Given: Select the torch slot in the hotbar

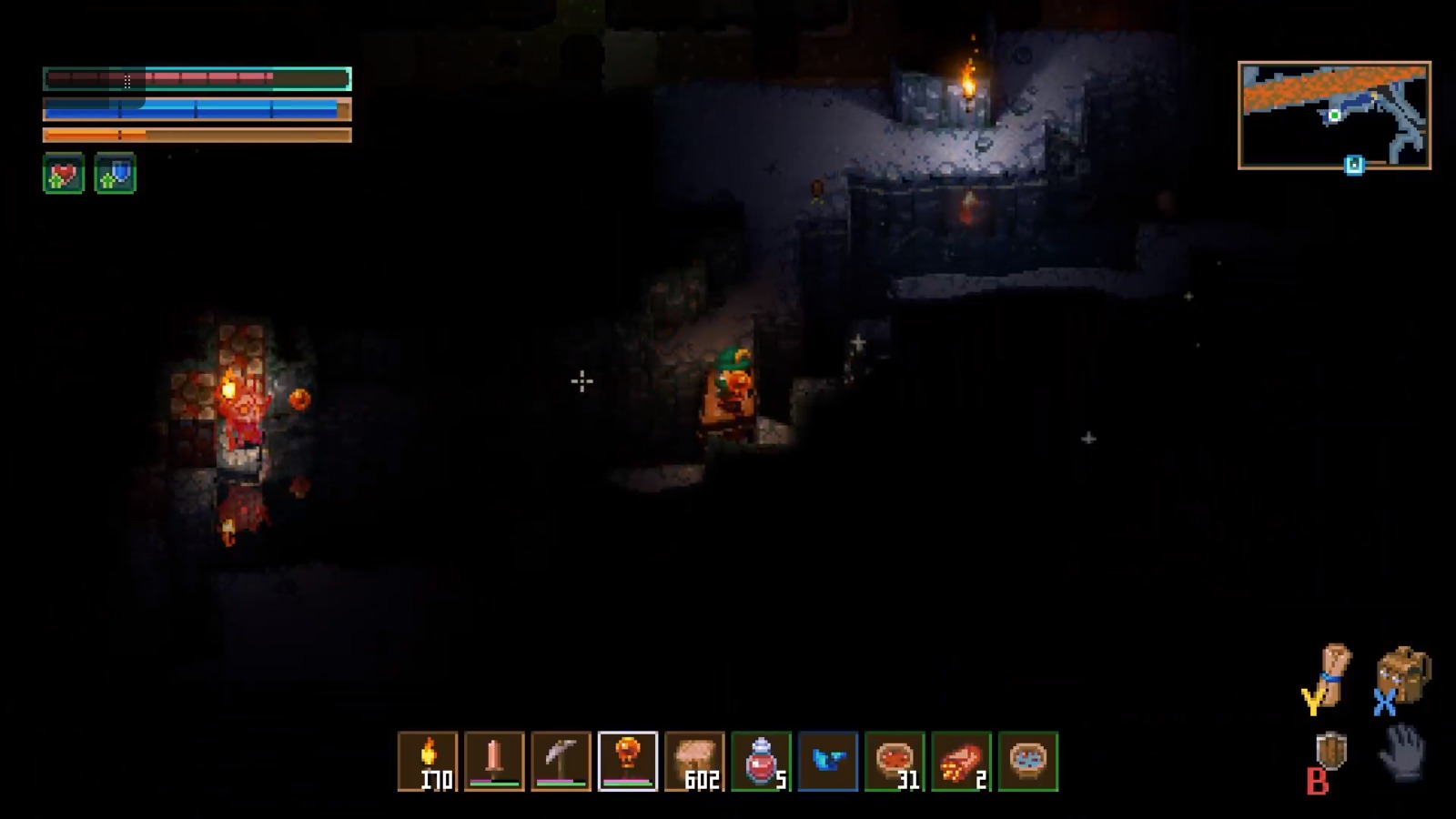Looking at the screenshot, I should pos(428,761).
